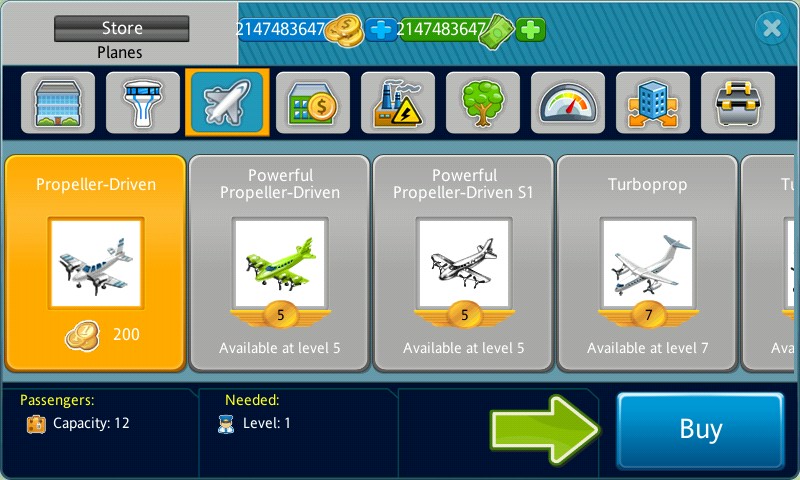
Task: Buy the selected plane
Action: click(x=699, y=430)
